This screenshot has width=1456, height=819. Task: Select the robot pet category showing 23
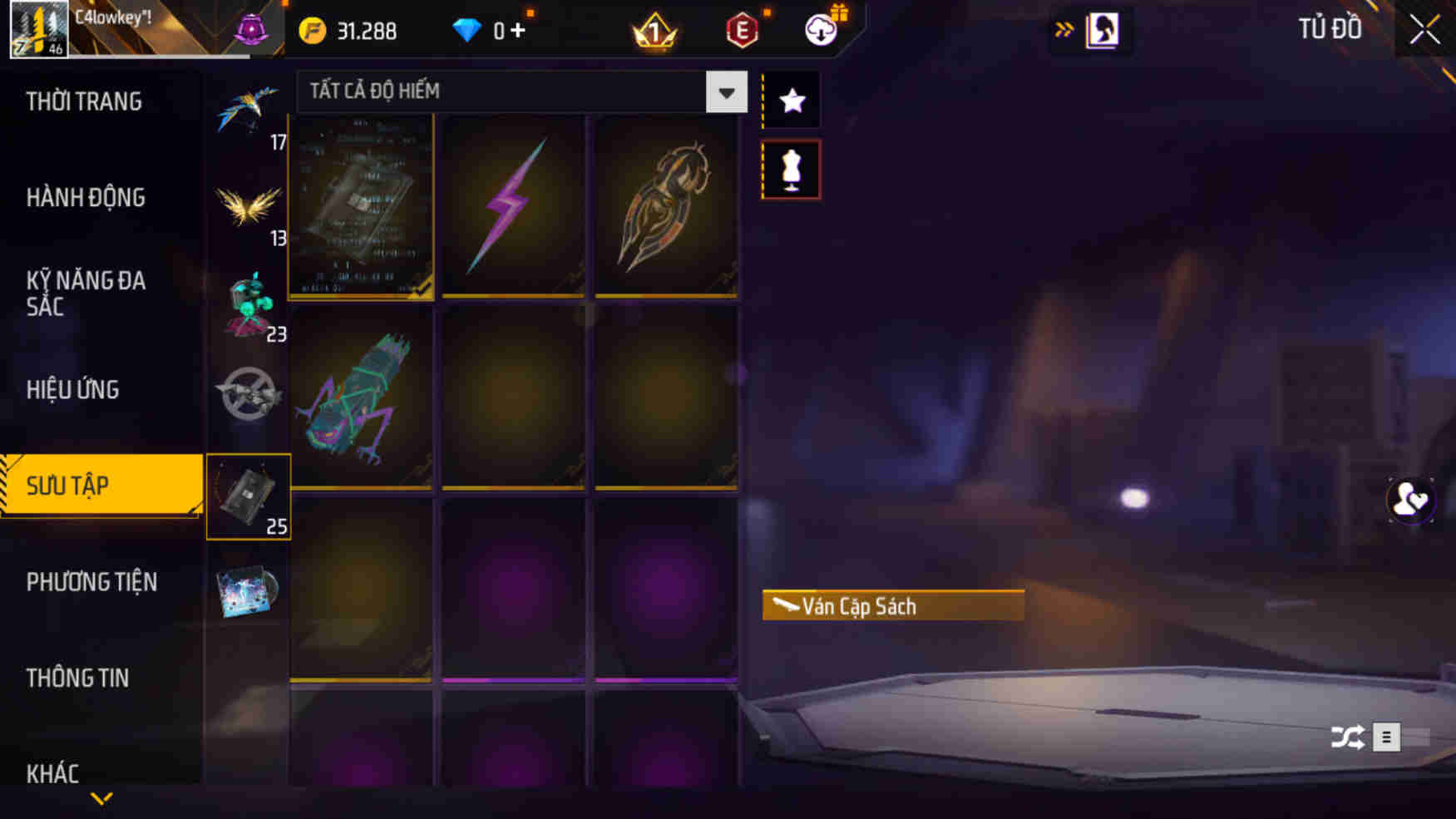(x=249, y=303)
